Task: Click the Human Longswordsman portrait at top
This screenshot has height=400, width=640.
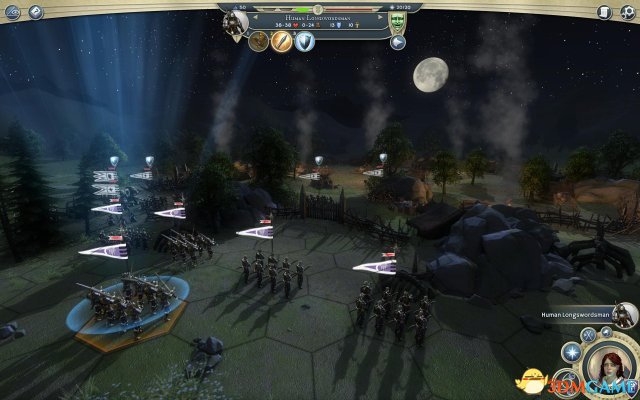Action: 234,24
